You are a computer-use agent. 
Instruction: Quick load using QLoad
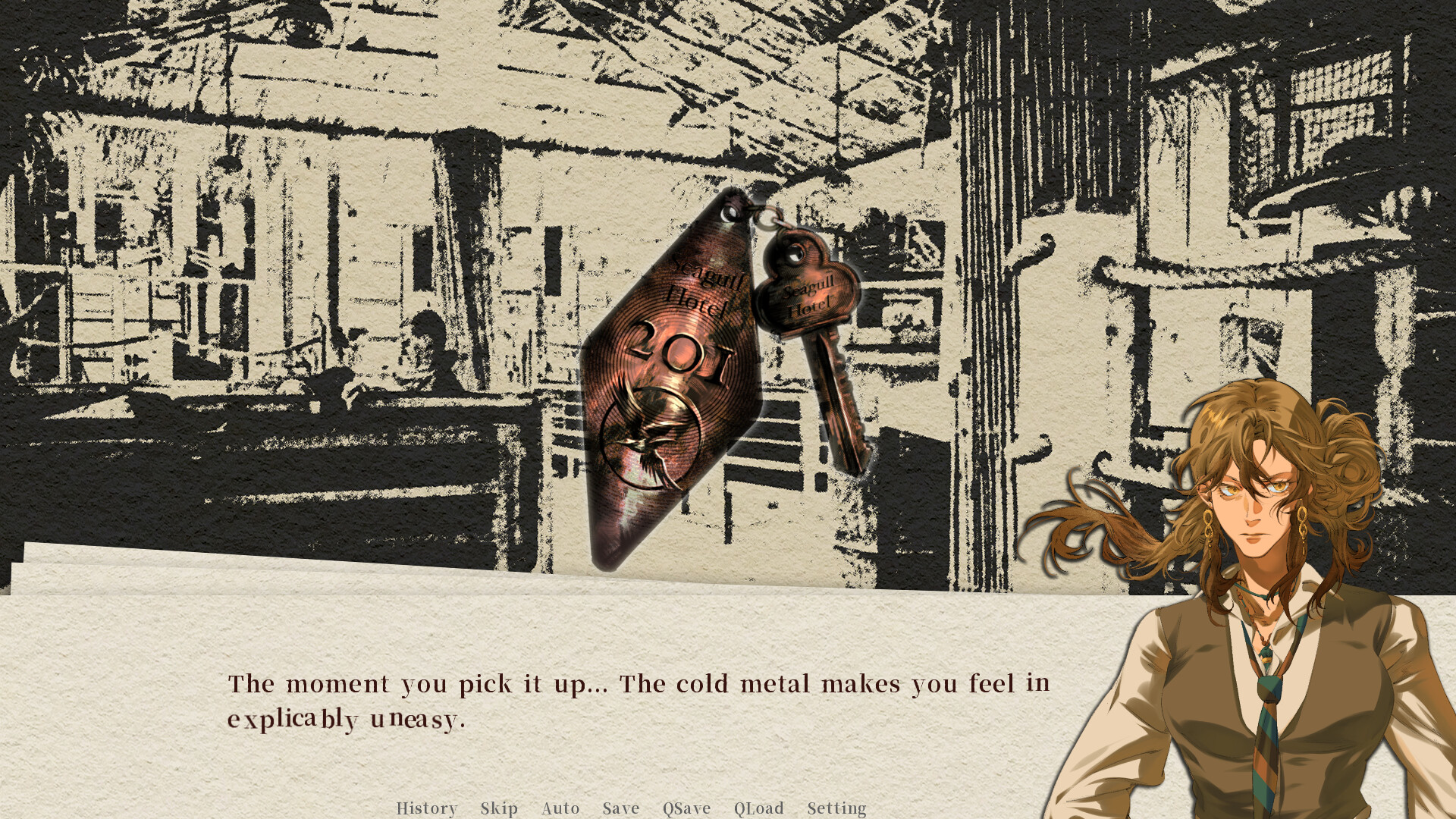757,808
